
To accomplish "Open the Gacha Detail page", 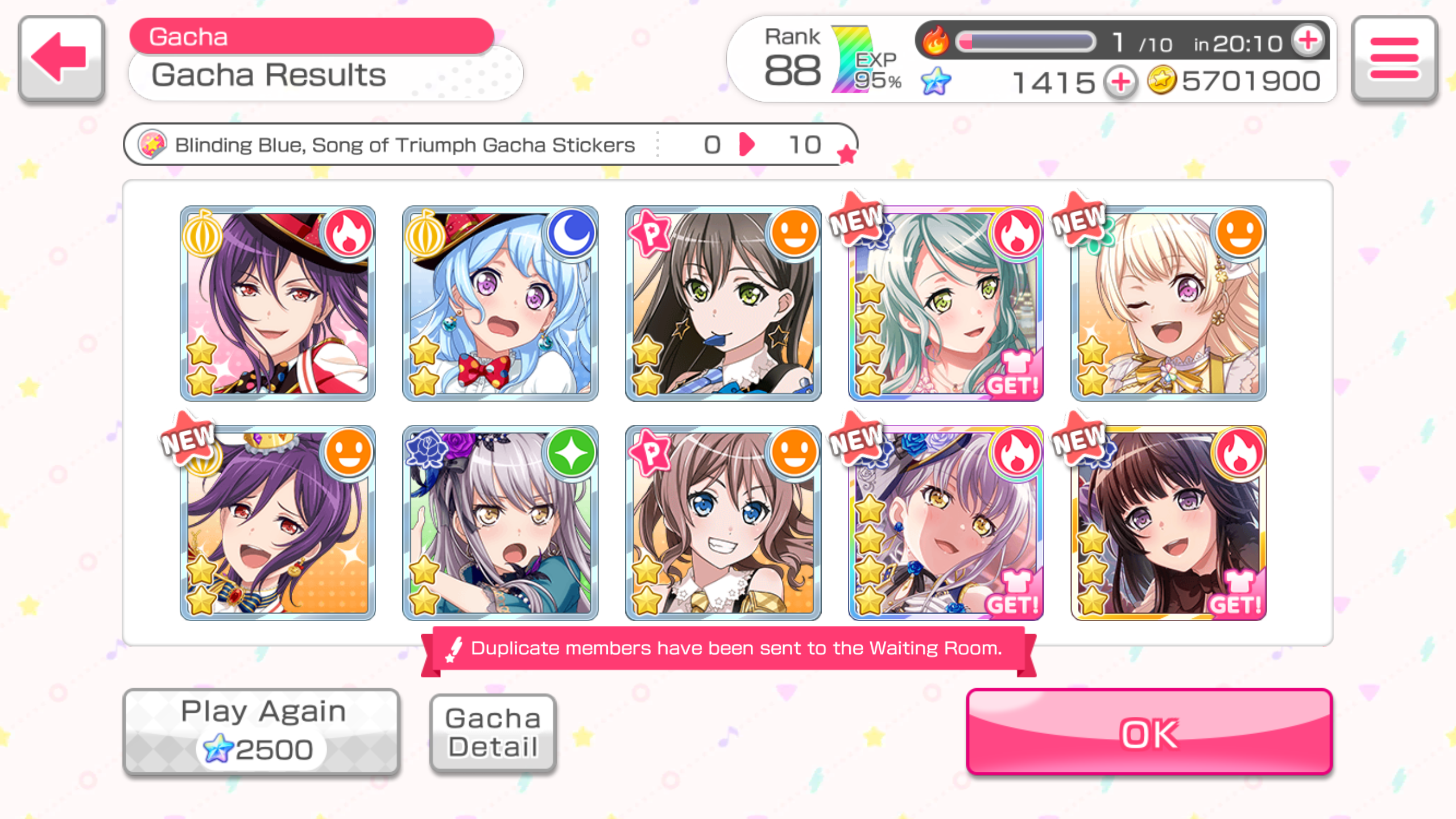I will pos(493,733).
